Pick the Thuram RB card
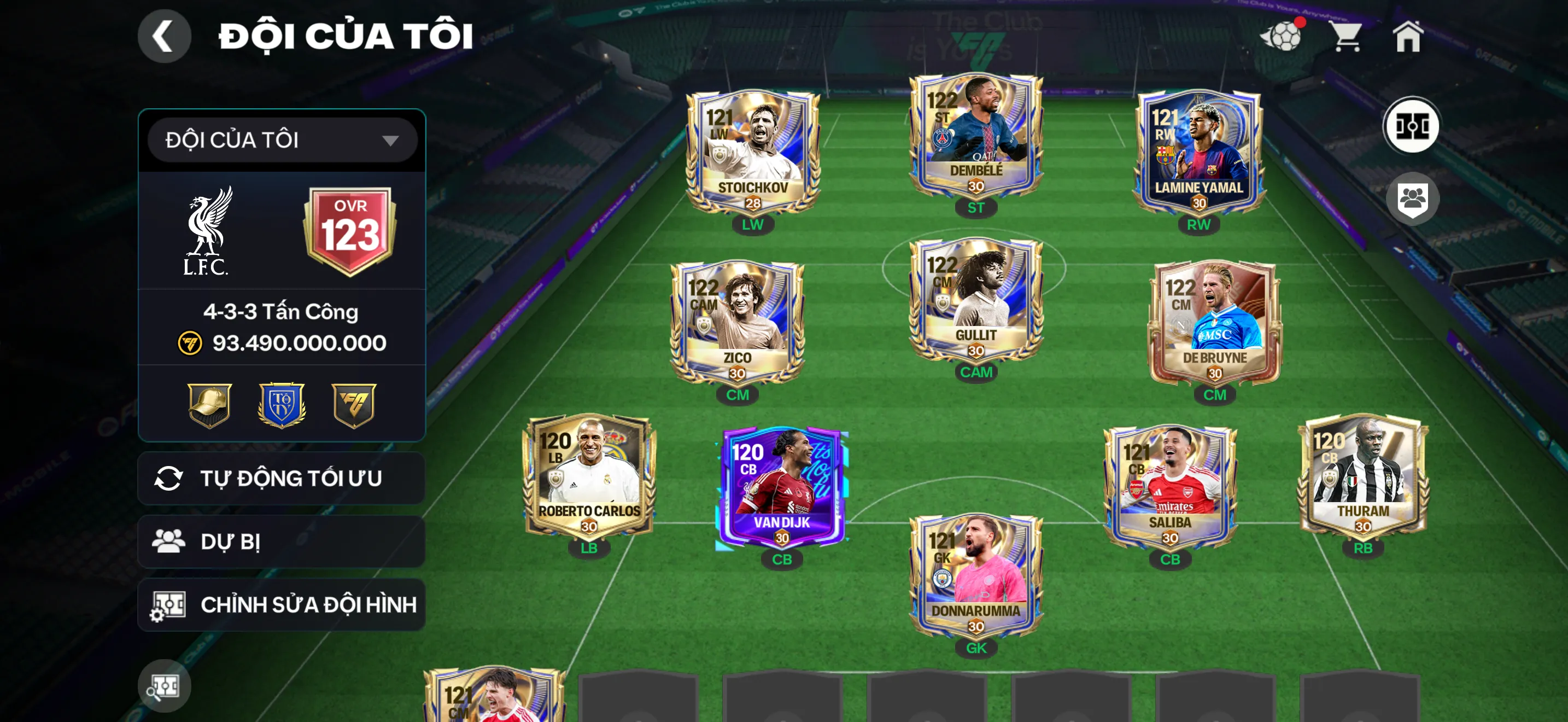Screen dimensions: 1568x722 point(1363,474)
